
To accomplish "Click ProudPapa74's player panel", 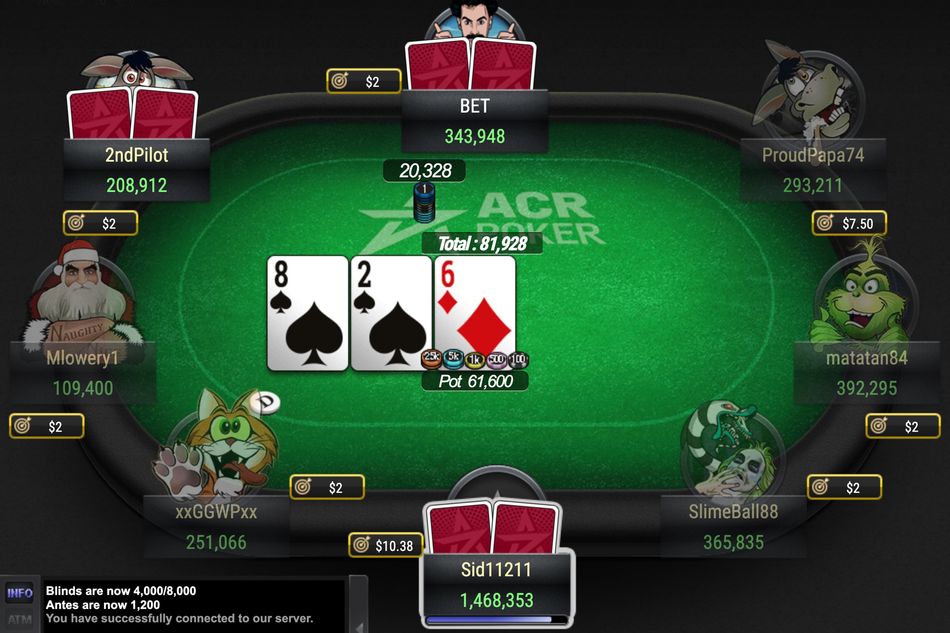I will [x=813, y=170].
